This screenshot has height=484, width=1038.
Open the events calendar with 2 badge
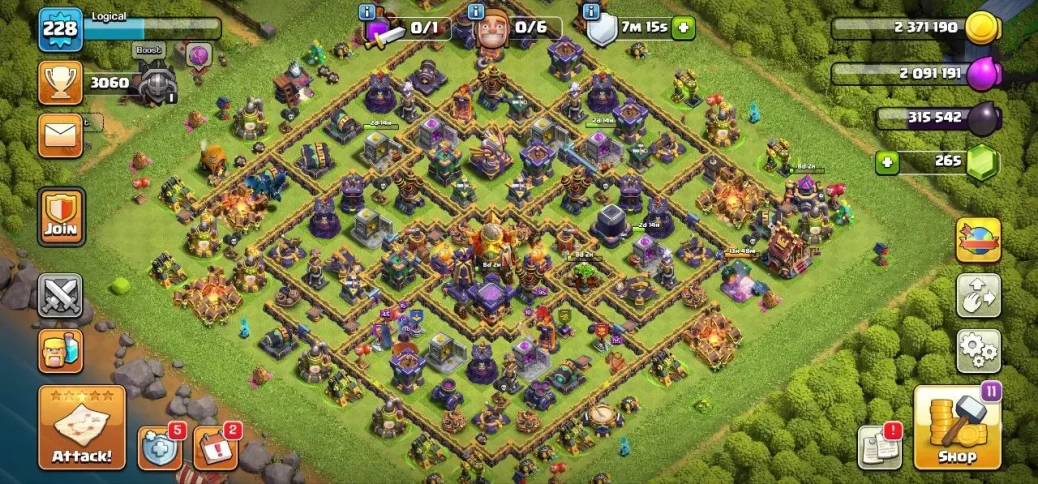pyautogui.click(x=214, y=448)
